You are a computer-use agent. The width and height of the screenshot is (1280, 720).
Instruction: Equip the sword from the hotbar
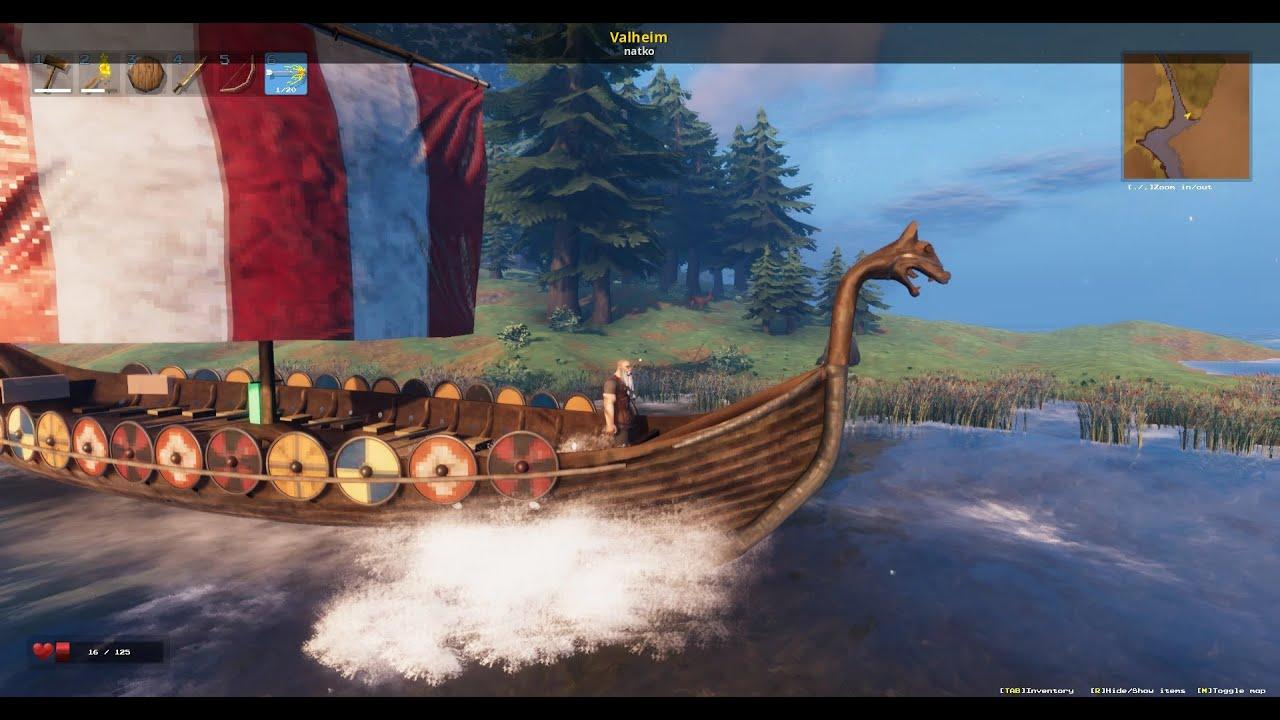coord(192,74)
